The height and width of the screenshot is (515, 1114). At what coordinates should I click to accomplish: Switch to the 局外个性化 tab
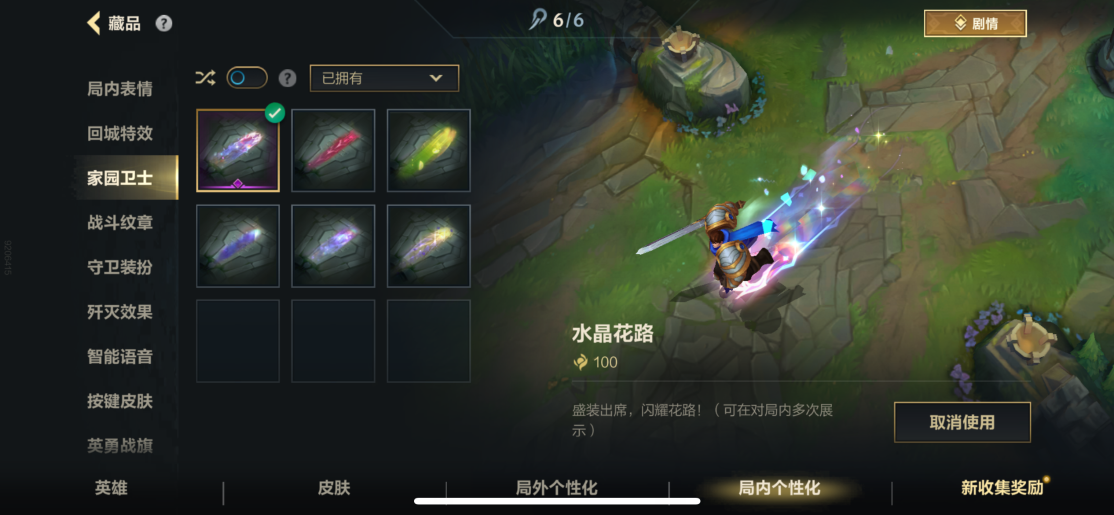click(x=557, y=488)
